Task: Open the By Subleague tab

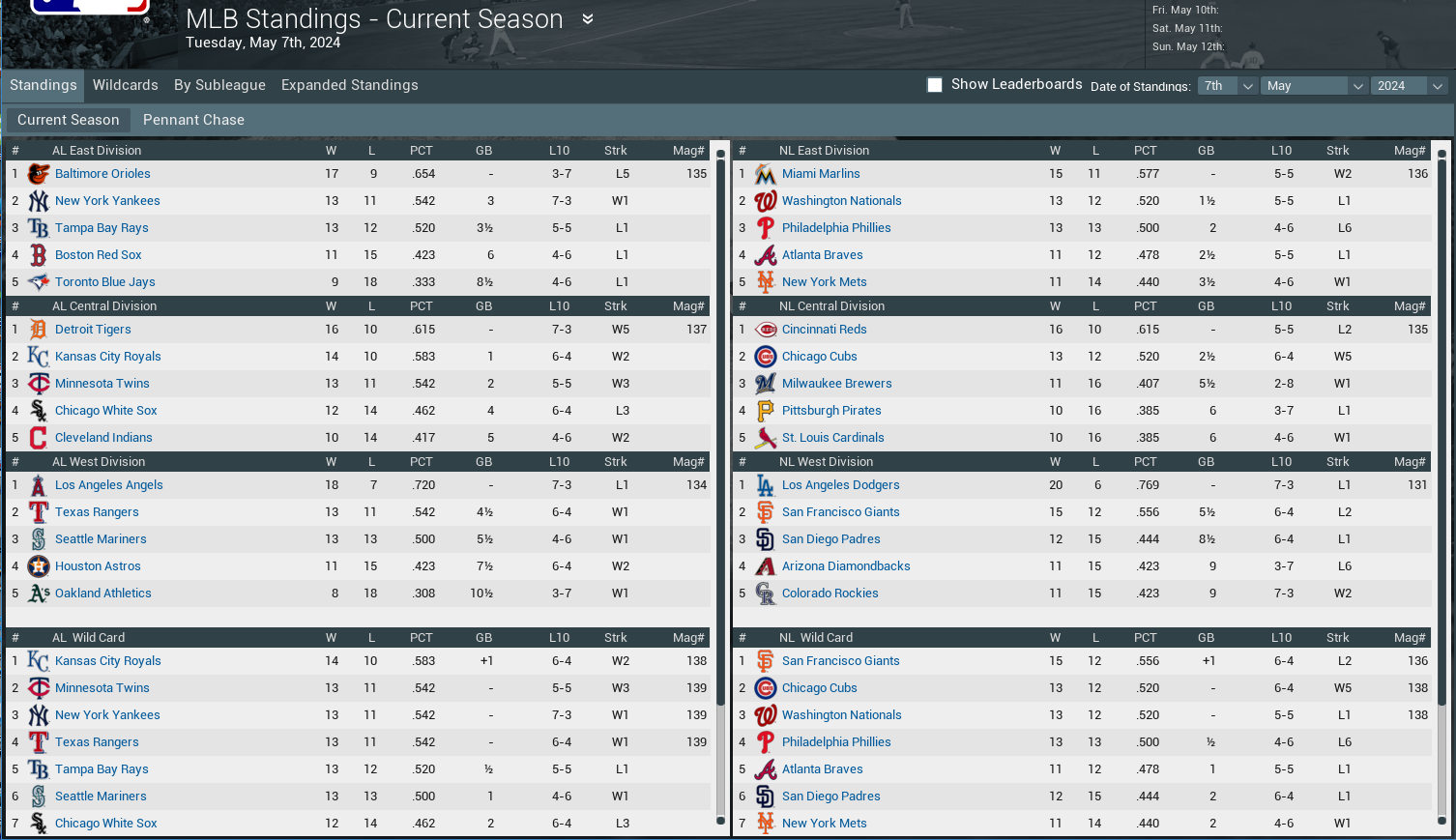Action: [219, 85]
